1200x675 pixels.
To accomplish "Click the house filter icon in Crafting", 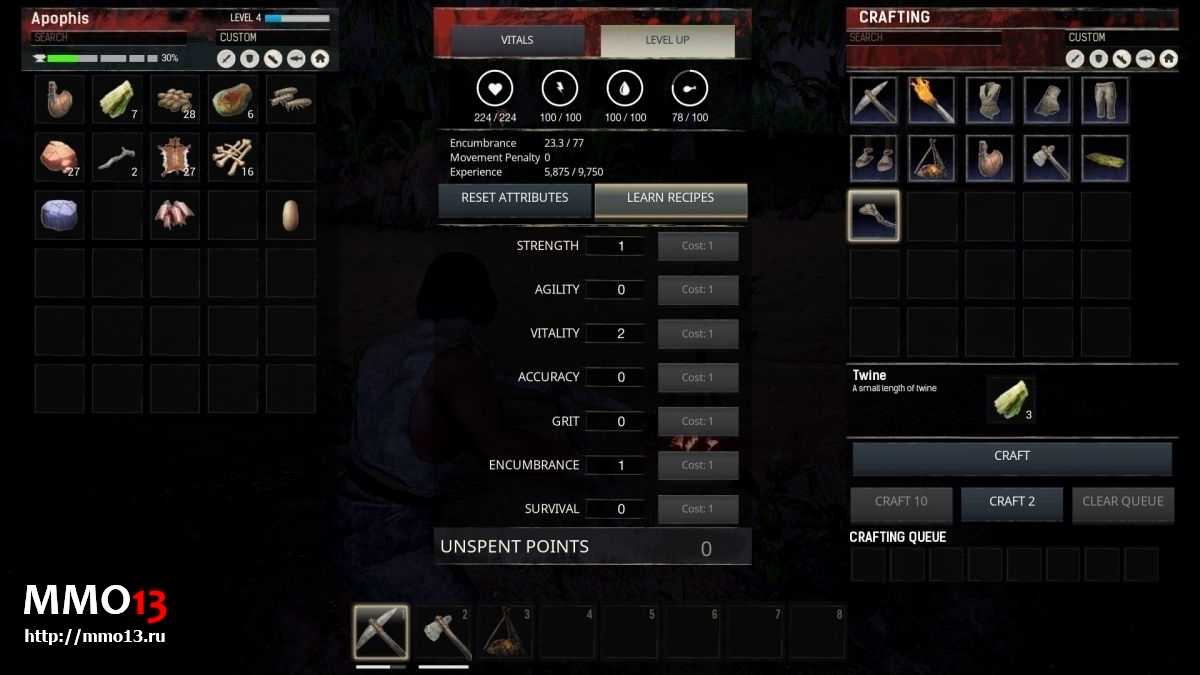I will click(1168, 59).
